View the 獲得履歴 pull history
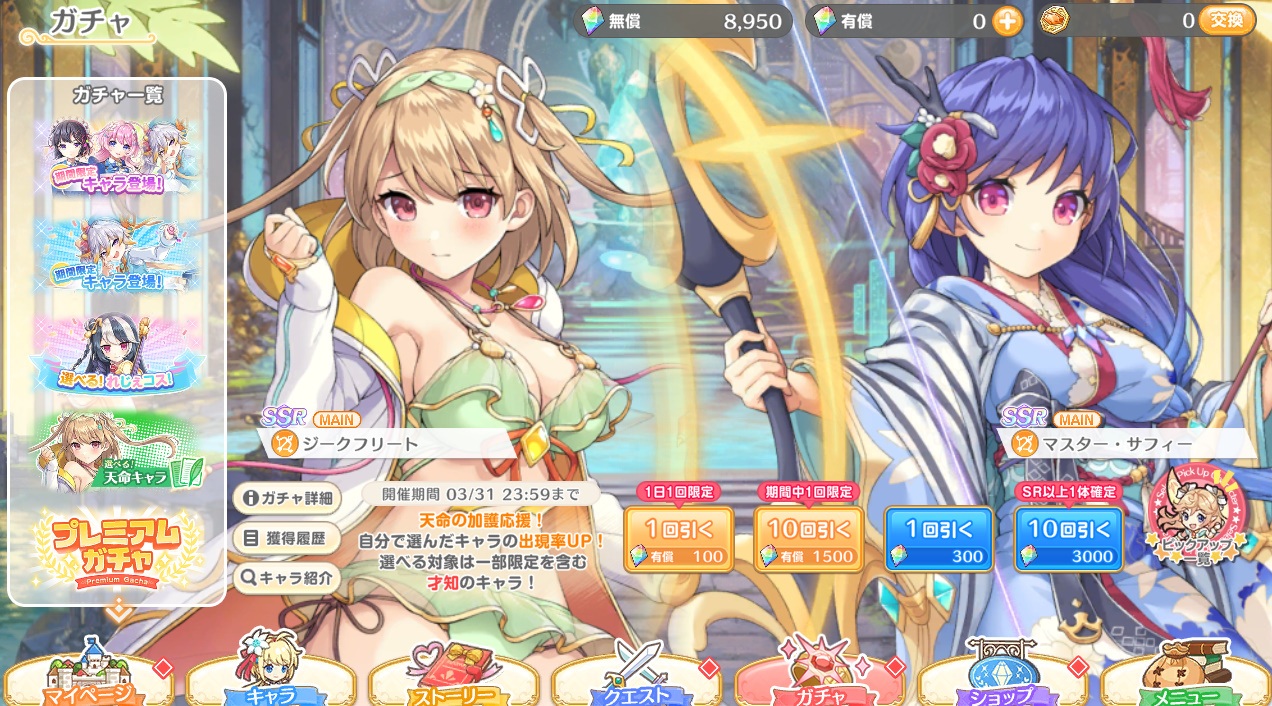Image resolution: width=1272 pixels, height=706 pixels. [286, 538]
